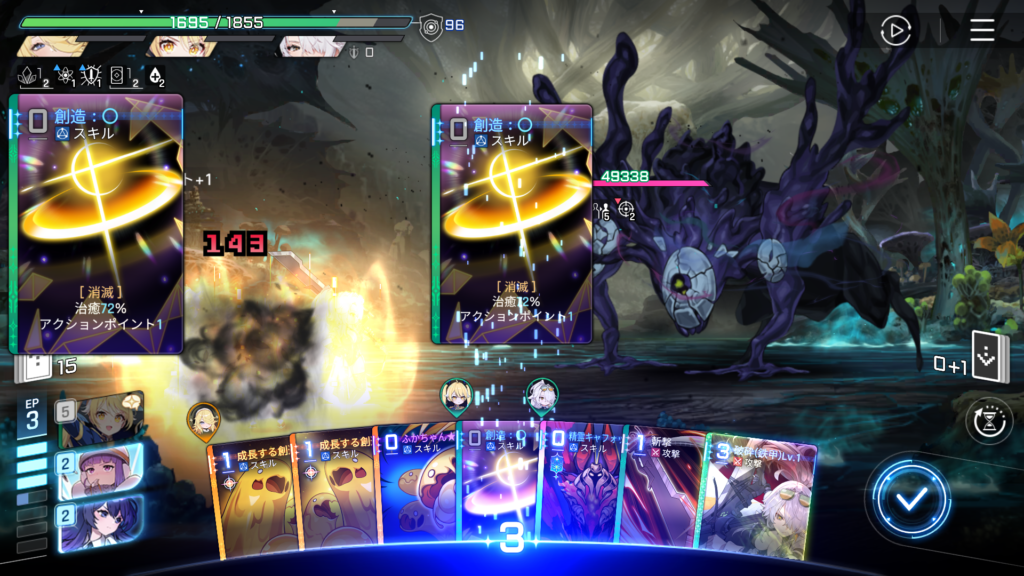Open the hamburger menu
The height and width of the screenshot is (576, 1024).
982,31
